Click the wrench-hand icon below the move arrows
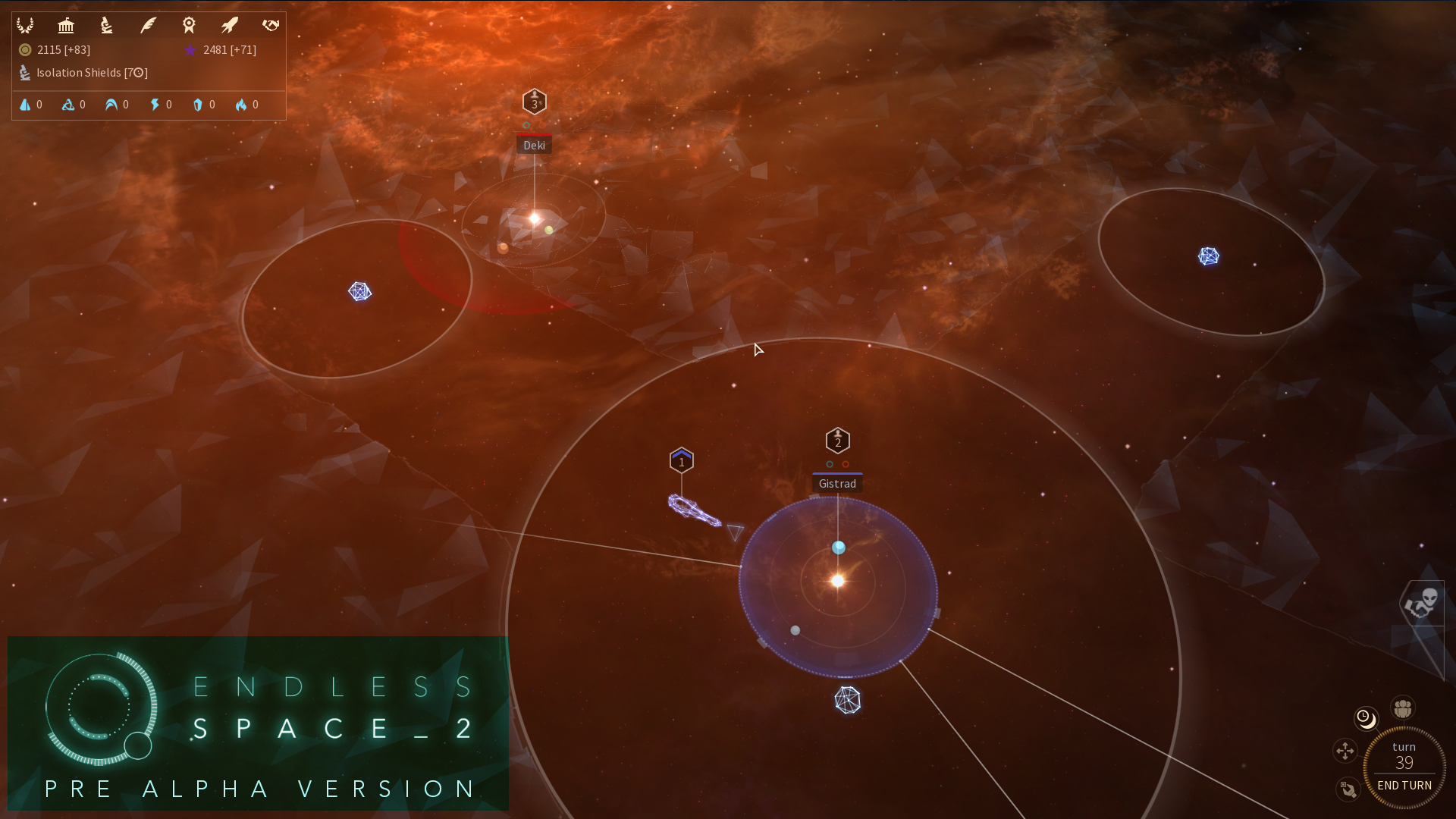The image size is (1456, 819). pyautogui.click(x=1349, y=790)
